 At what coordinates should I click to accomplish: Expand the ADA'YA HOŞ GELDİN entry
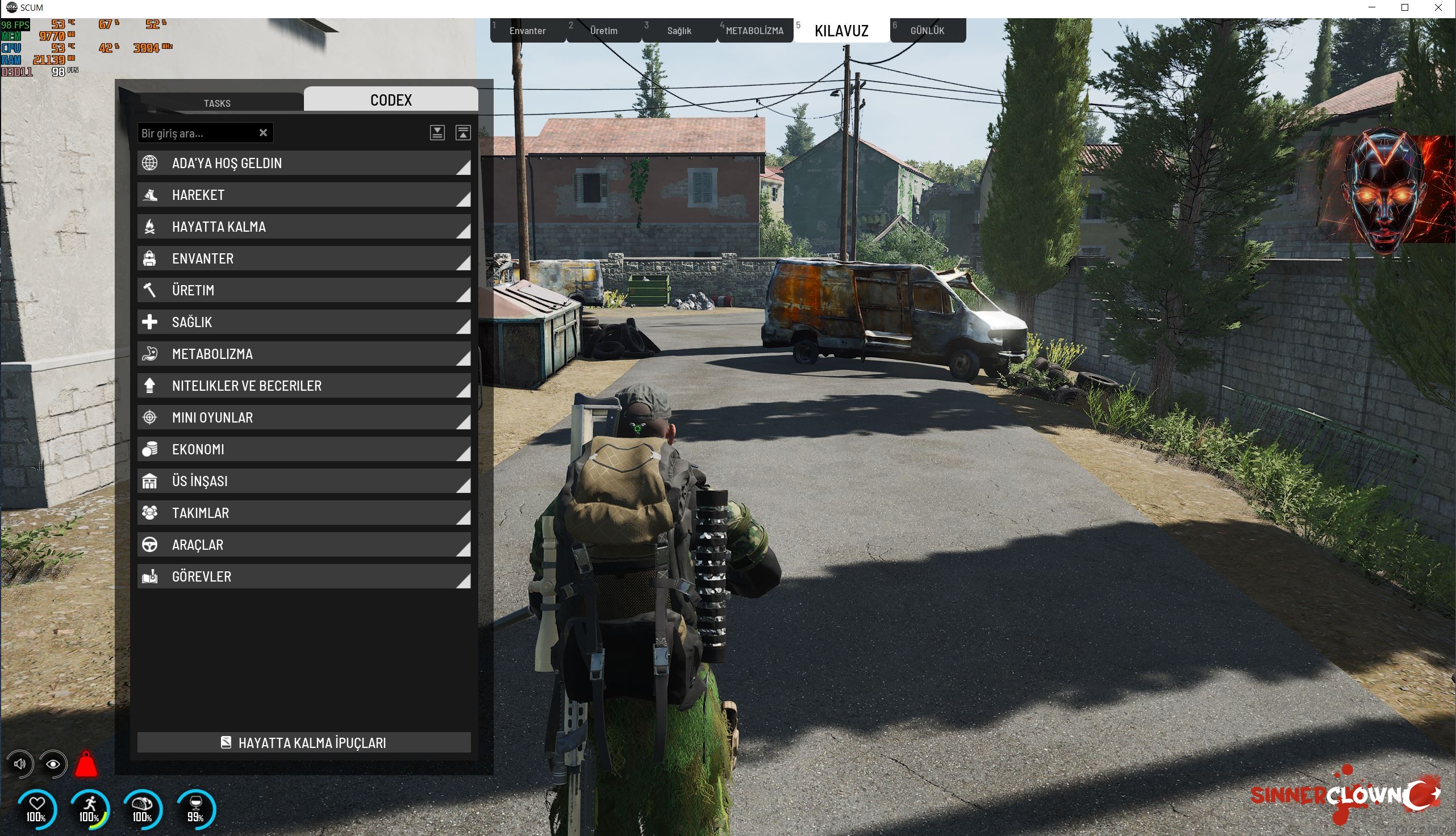pyautogui.click(x=304, y=163)
